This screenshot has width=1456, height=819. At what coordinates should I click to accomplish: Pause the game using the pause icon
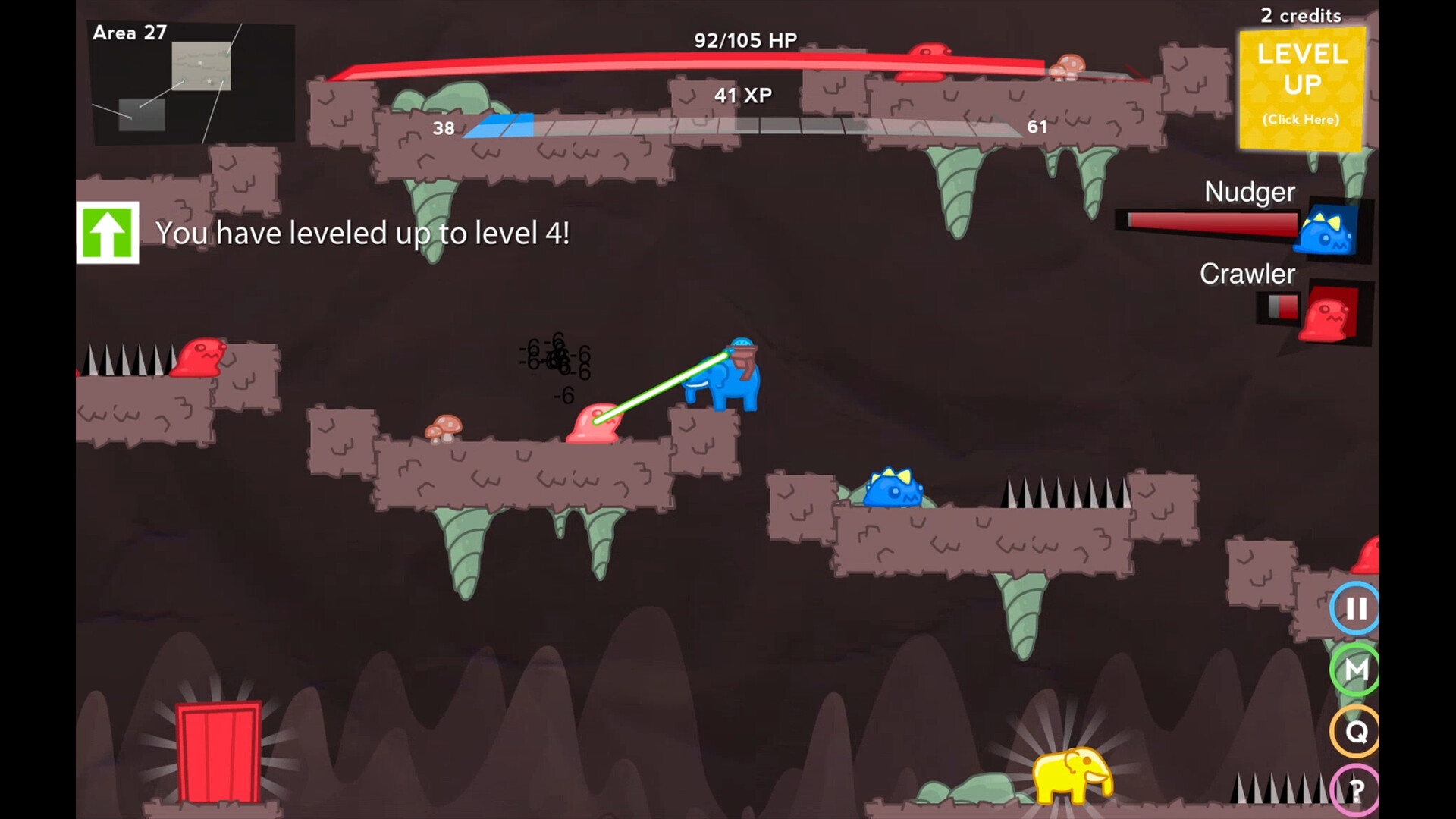click(1356, 607)
